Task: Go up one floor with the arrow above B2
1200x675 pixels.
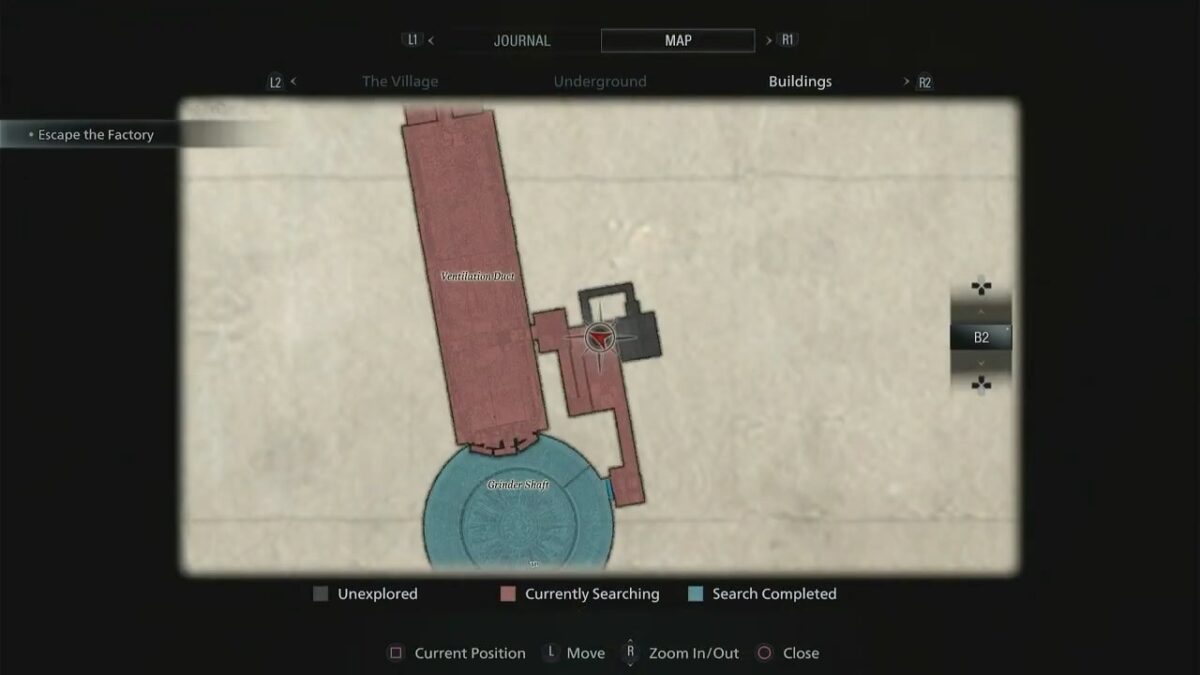Action: pos(981,312)
